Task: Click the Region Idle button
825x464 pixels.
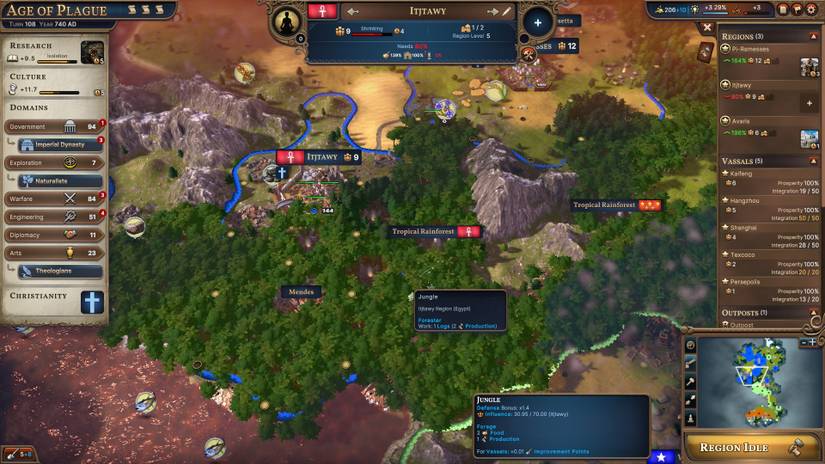Action: [x=754, y=447]
